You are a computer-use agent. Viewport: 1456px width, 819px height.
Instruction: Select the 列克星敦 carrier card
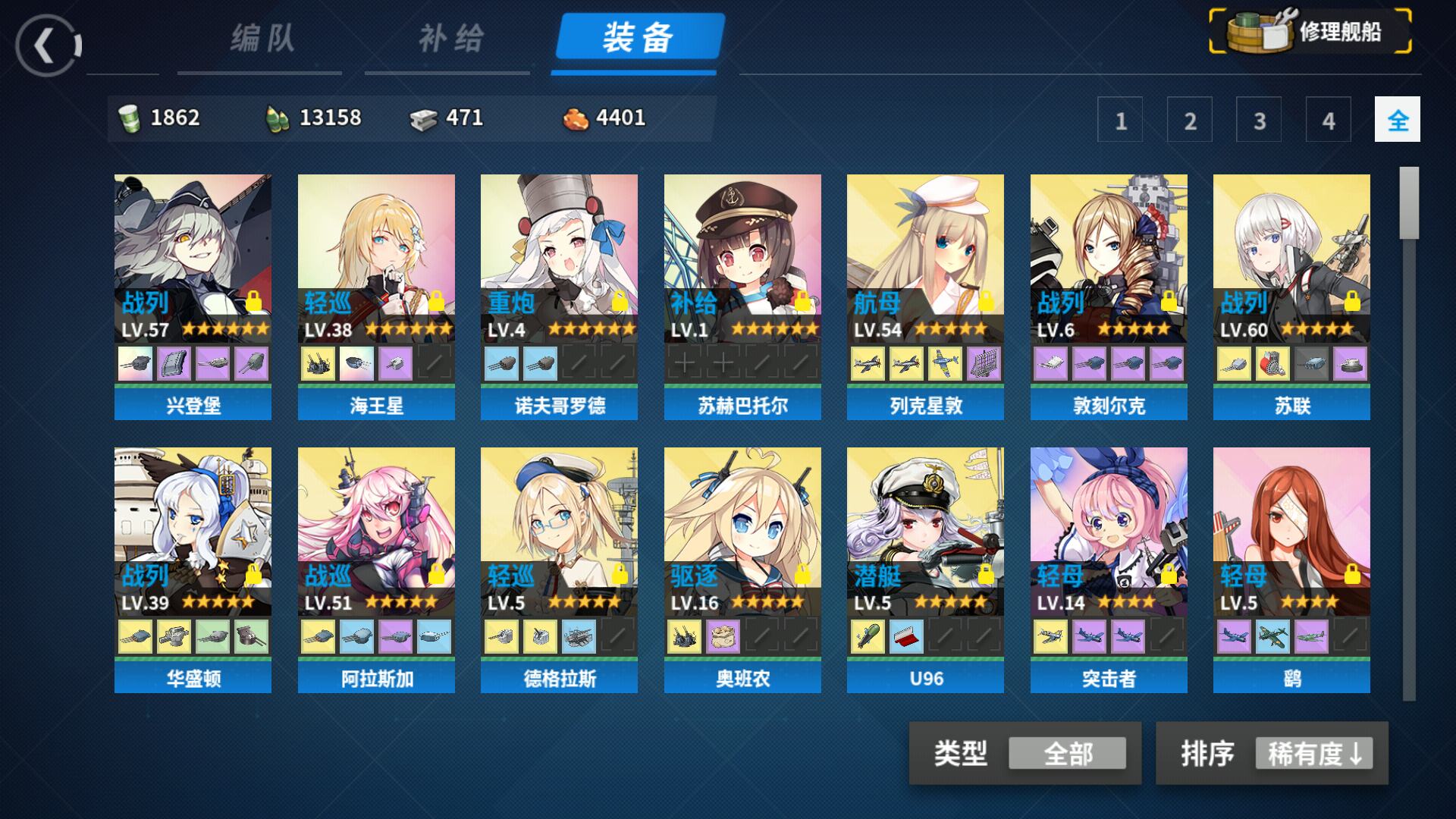[925, 296]
